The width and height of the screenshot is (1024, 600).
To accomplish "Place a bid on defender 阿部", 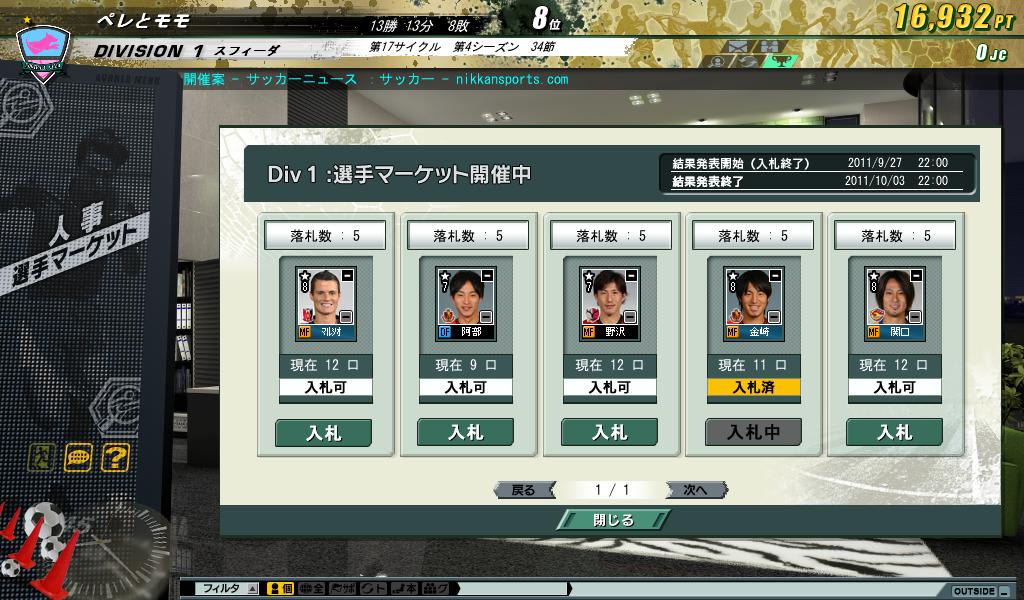I will pos(465,432).
